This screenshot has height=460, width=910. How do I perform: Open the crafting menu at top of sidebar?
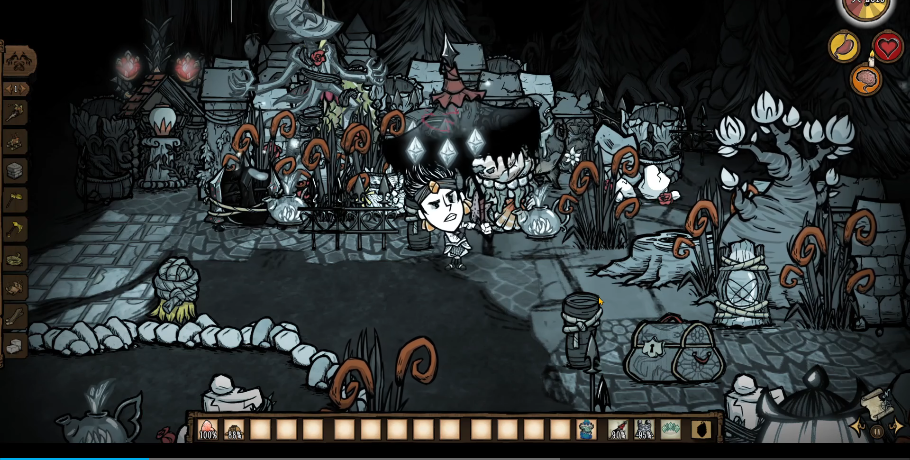(x=17, y=61)
